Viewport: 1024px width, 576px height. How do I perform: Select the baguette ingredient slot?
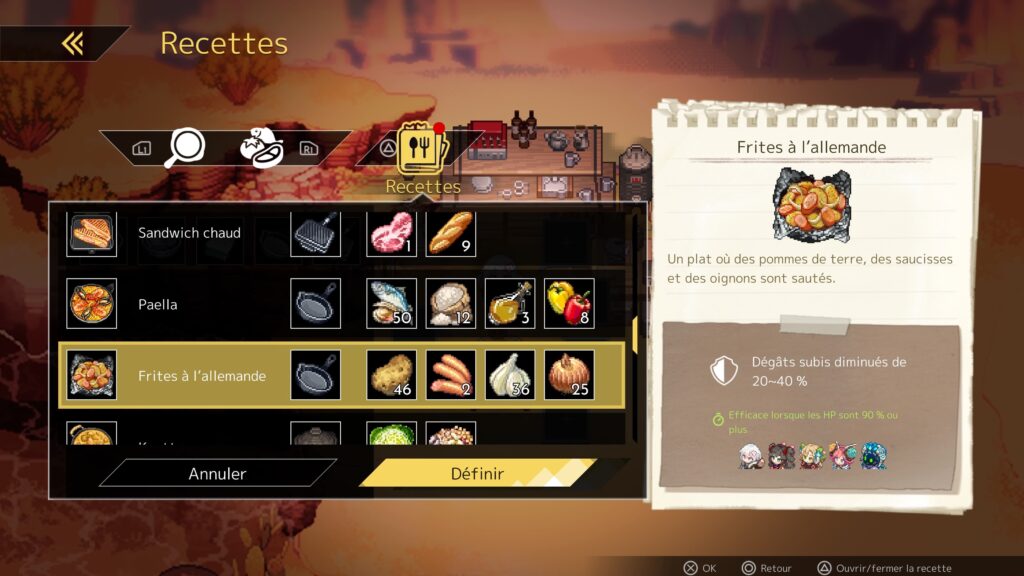450,233
